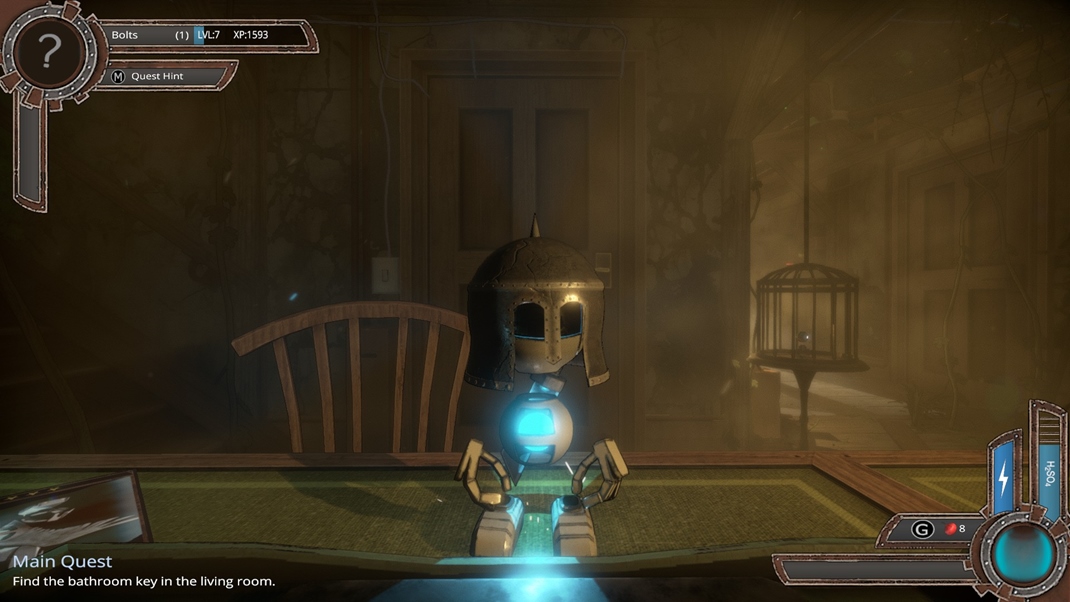Click the question mark gear portrait
Screen dimensions: 1070x602
49,52
